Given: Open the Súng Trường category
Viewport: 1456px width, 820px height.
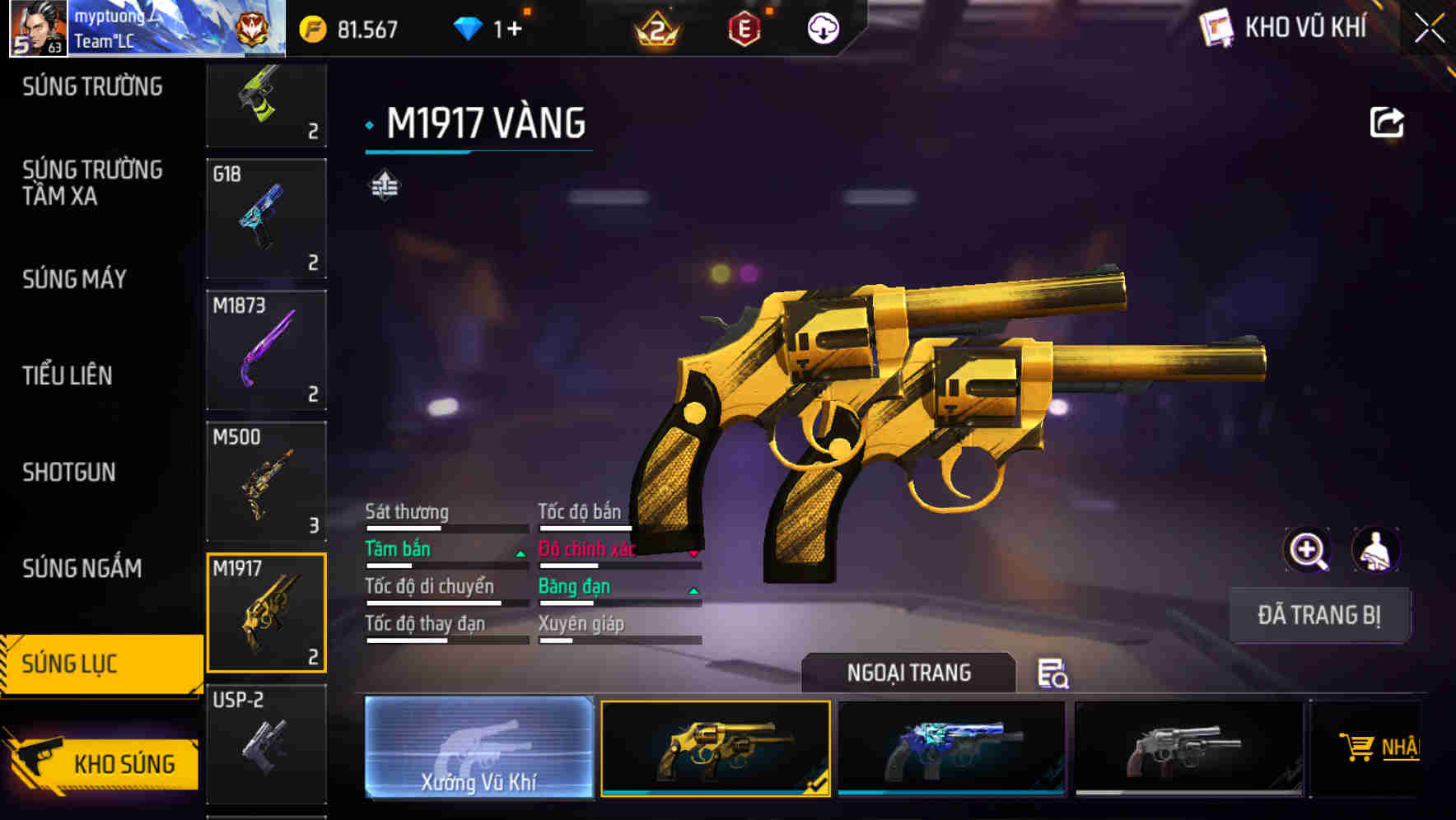Looking at the screenshot, I should 92,86.
